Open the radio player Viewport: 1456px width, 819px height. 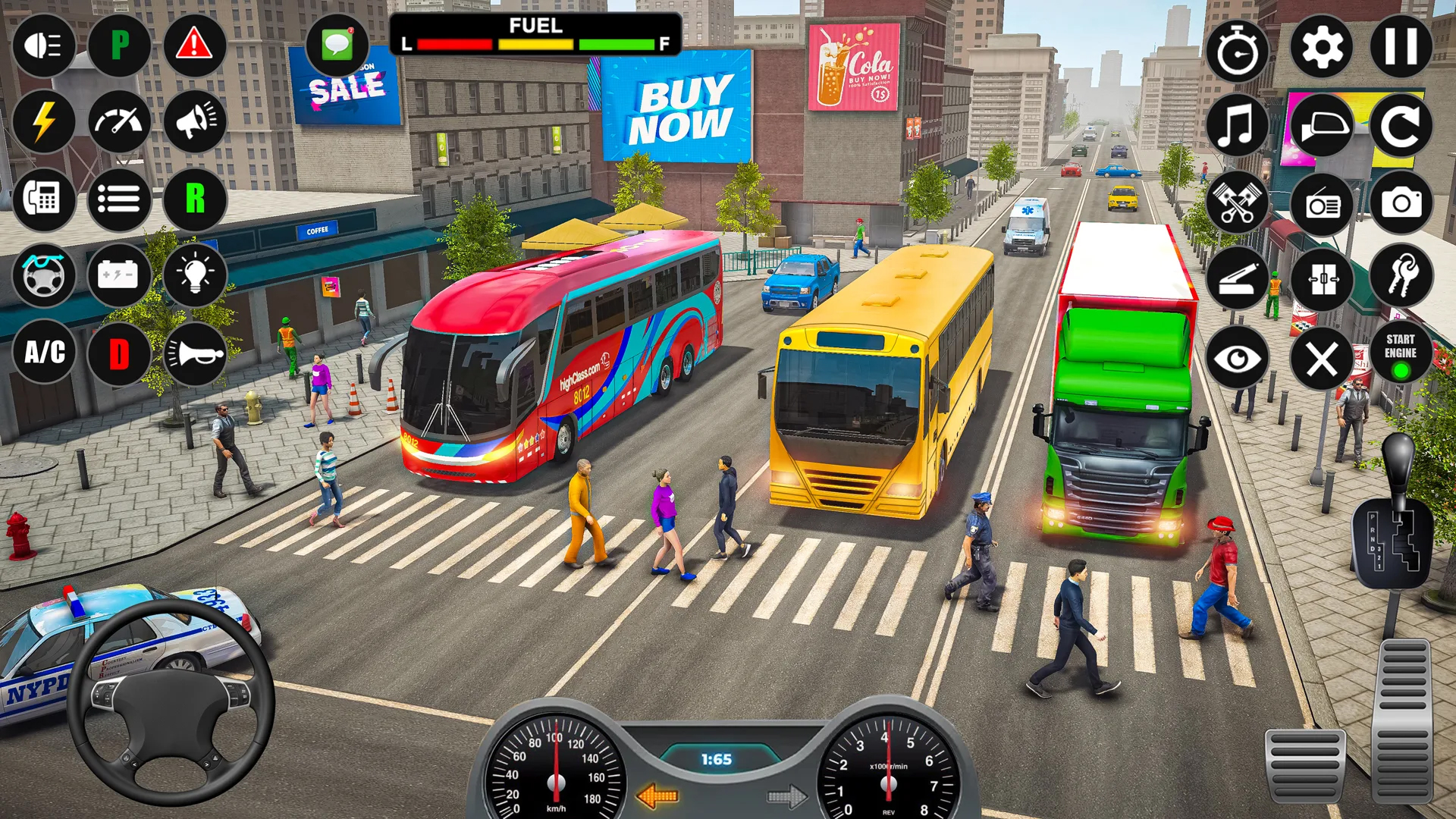coord(1323,201)
